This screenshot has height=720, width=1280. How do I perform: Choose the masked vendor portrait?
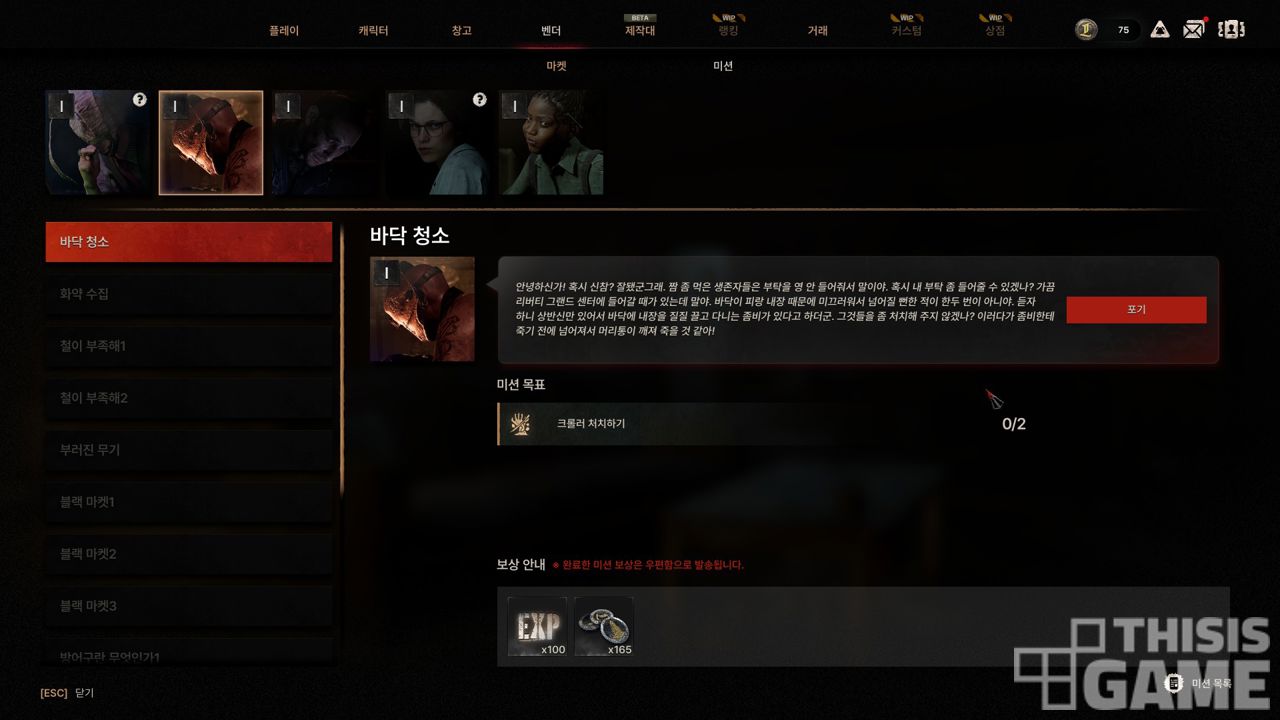click(x=211, y=143)
